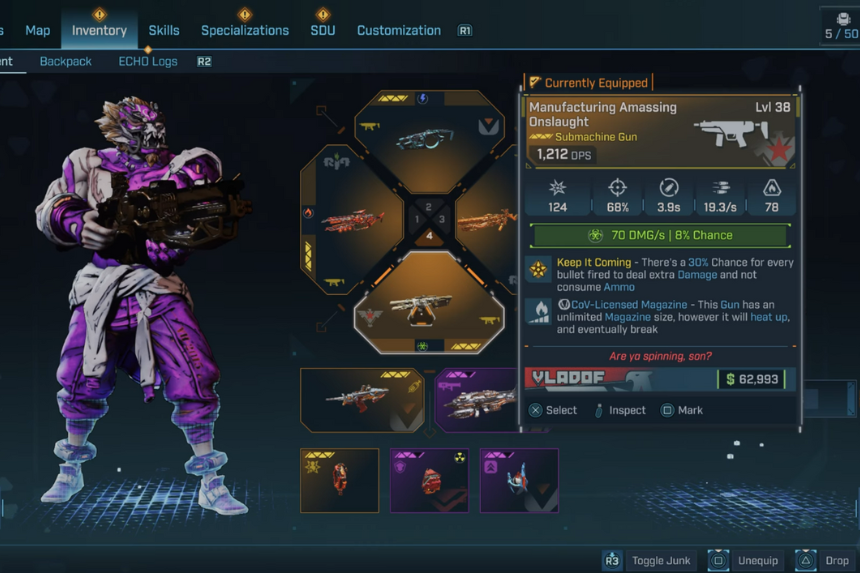This screenshot has height=573, width=860.
Task: Select the highlighted bottom weapon slot
Action: point(429,305)
